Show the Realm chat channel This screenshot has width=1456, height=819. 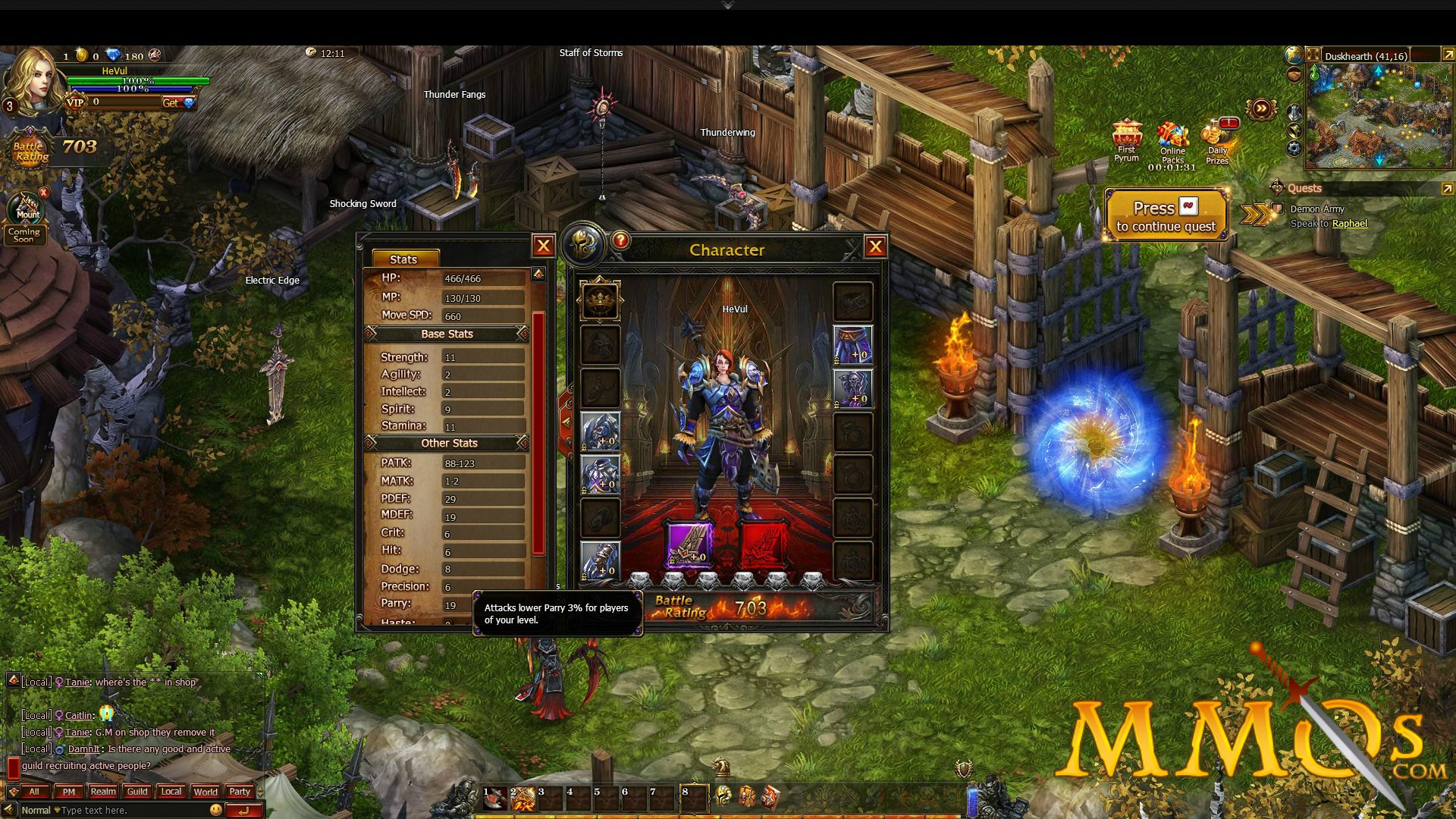click(103, 792)
